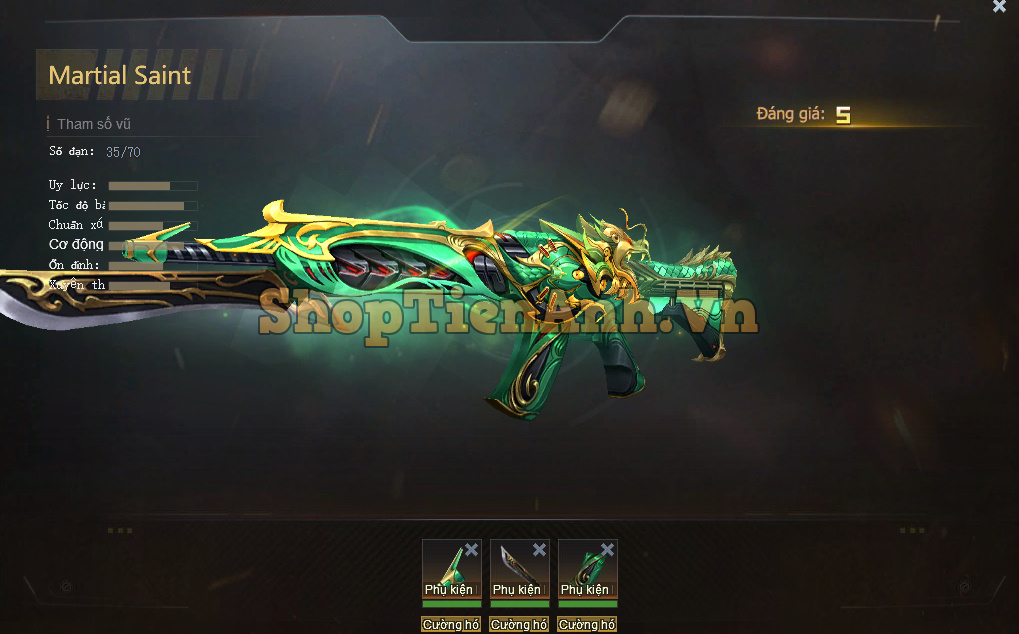Remove the green spike accessory with its X
Viewport: 1019px width, 634px height.
pyautogui.click(x=472, y=550)
